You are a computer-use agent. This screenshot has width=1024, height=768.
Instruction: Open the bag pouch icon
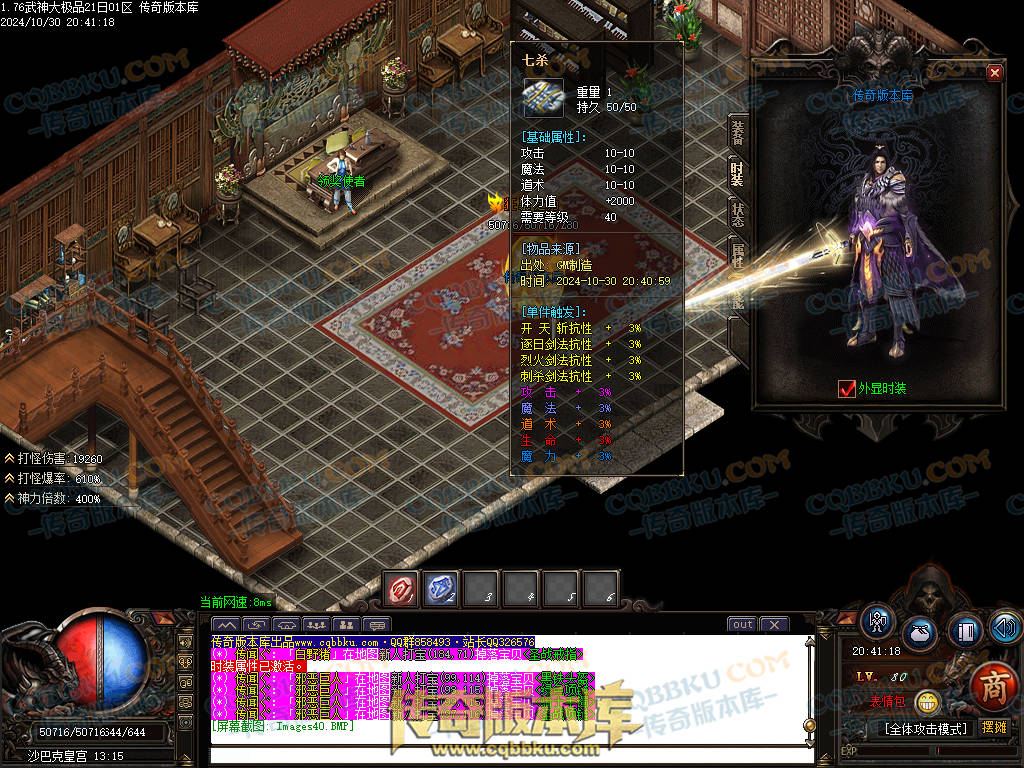click(x=919, y=634)
